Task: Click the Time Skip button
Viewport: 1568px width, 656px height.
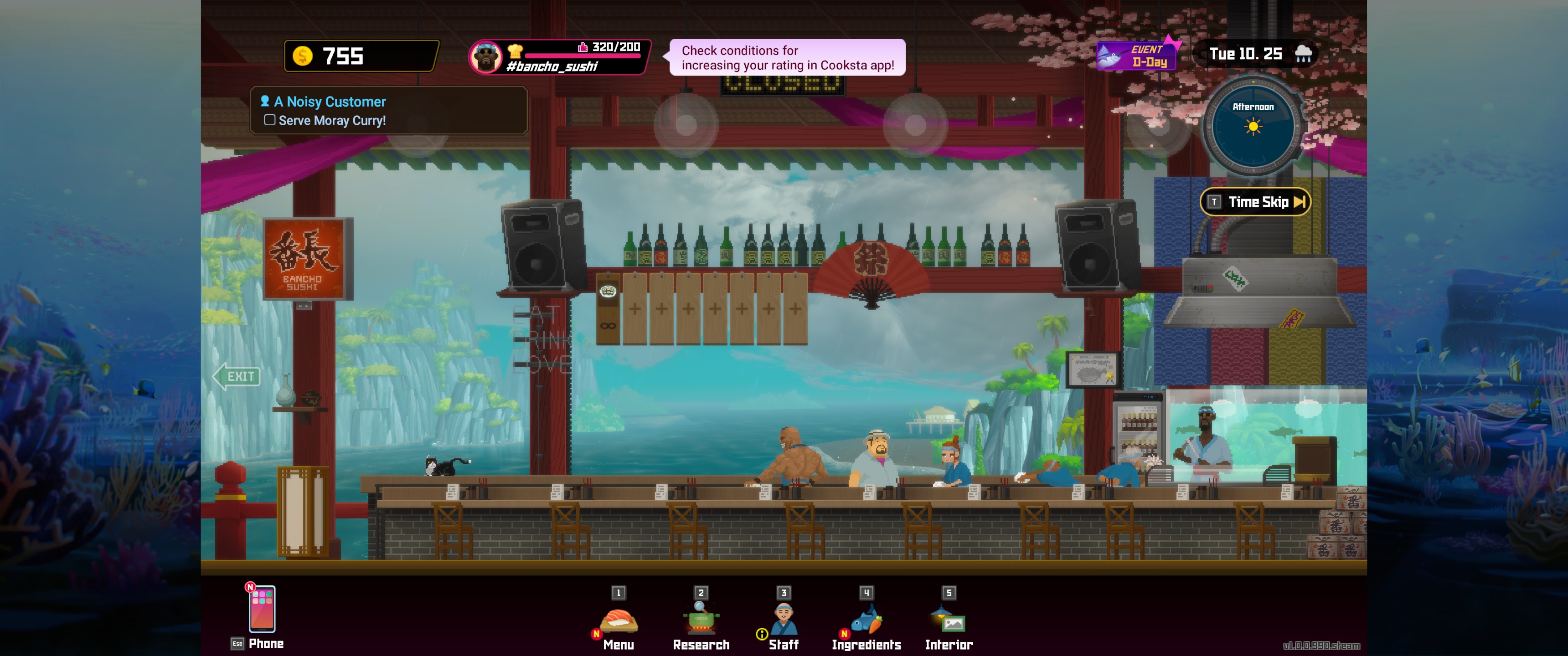Action: [1255, 202]
